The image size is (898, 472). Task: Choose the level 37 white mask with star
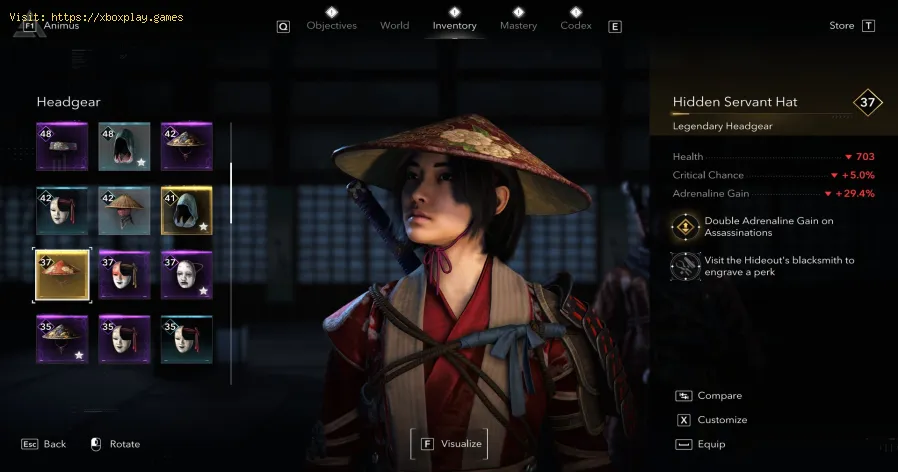coord(186,274)
